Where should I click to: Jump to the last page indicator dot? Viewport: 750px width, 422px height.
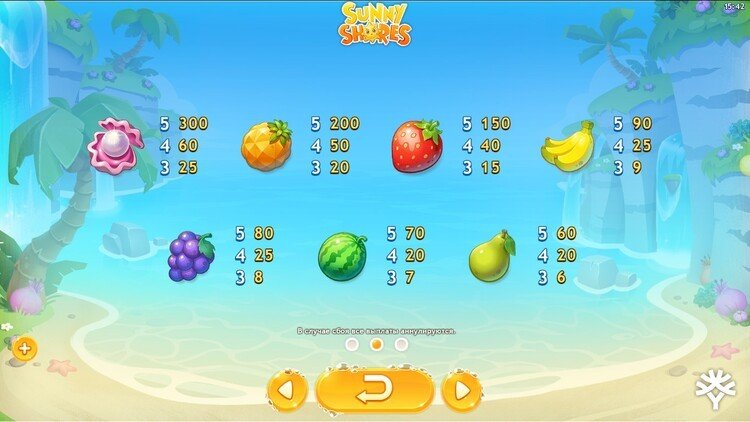coord(401,344)
